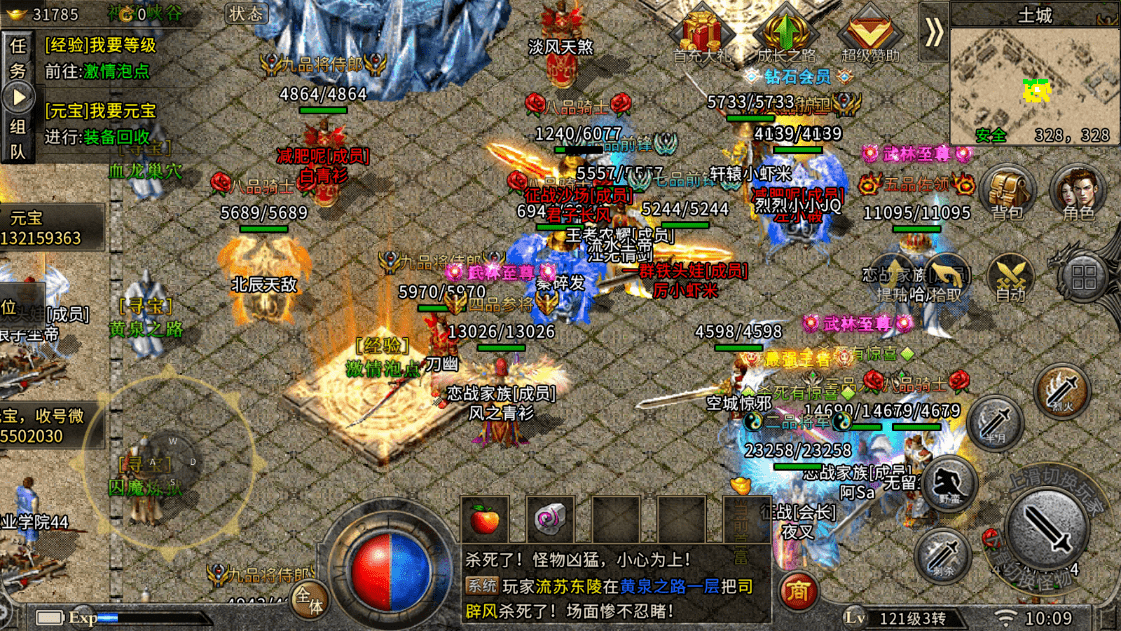Activate the 烈火 flame sword skill
The image size is (1121, 631).
click(x=1061, y=392)
